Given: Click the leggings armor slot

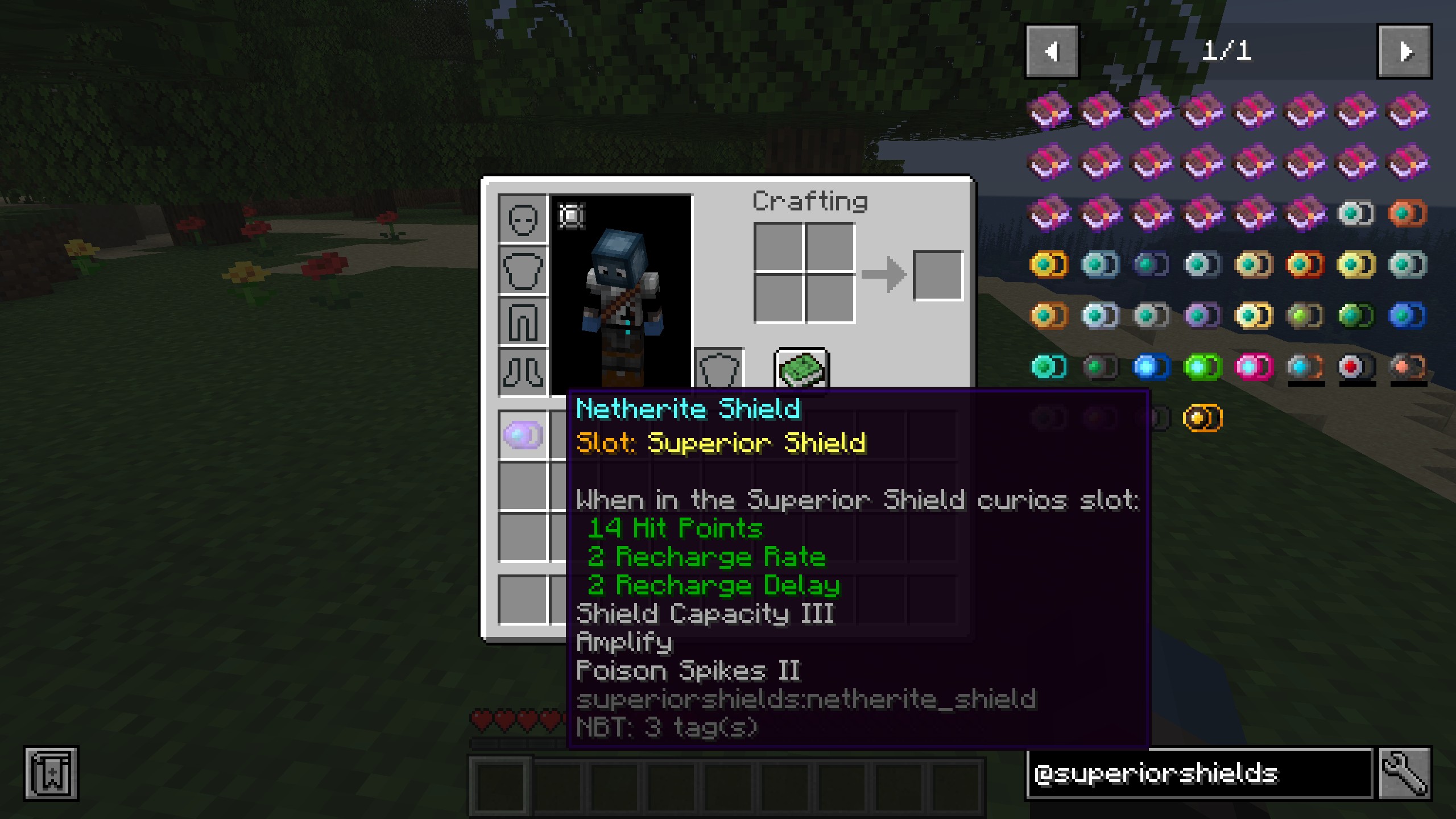Looking at the screenshot, I should 523,321.
